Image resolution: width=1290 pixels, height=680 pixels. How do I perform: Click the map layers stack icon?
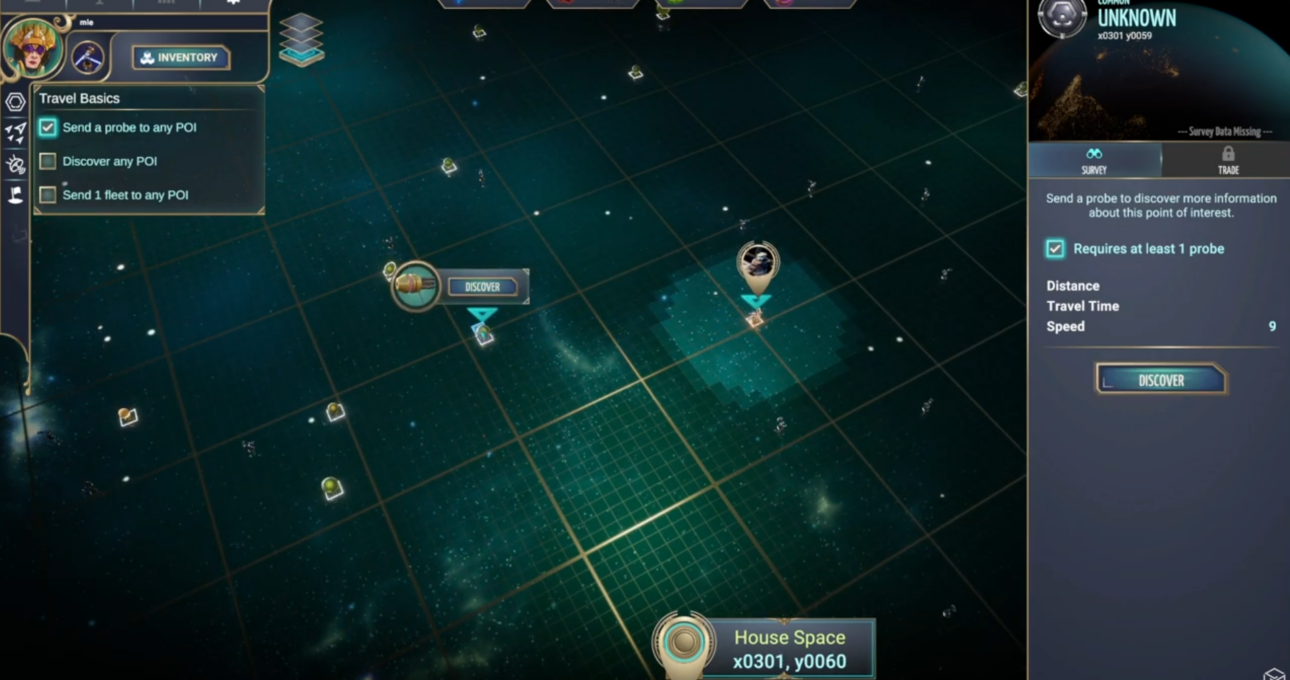(x=301, y=40)
